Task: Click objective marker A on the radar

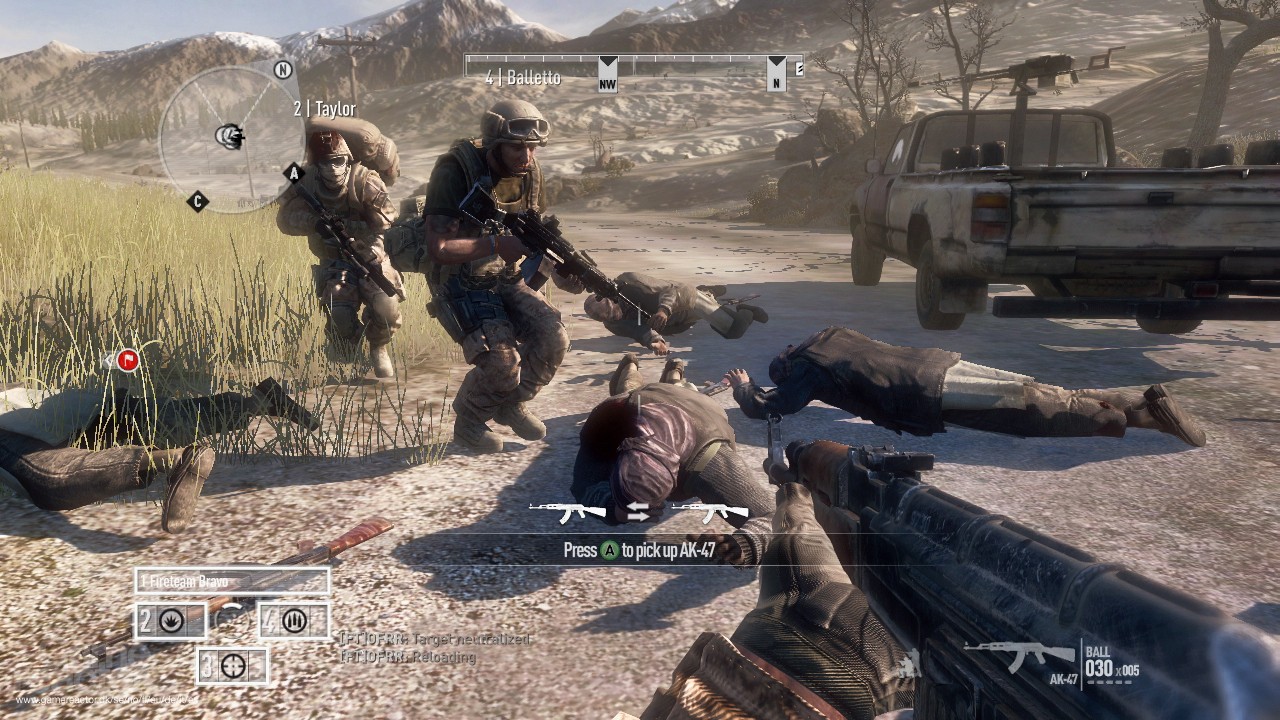Action: [x=293, y=172]
